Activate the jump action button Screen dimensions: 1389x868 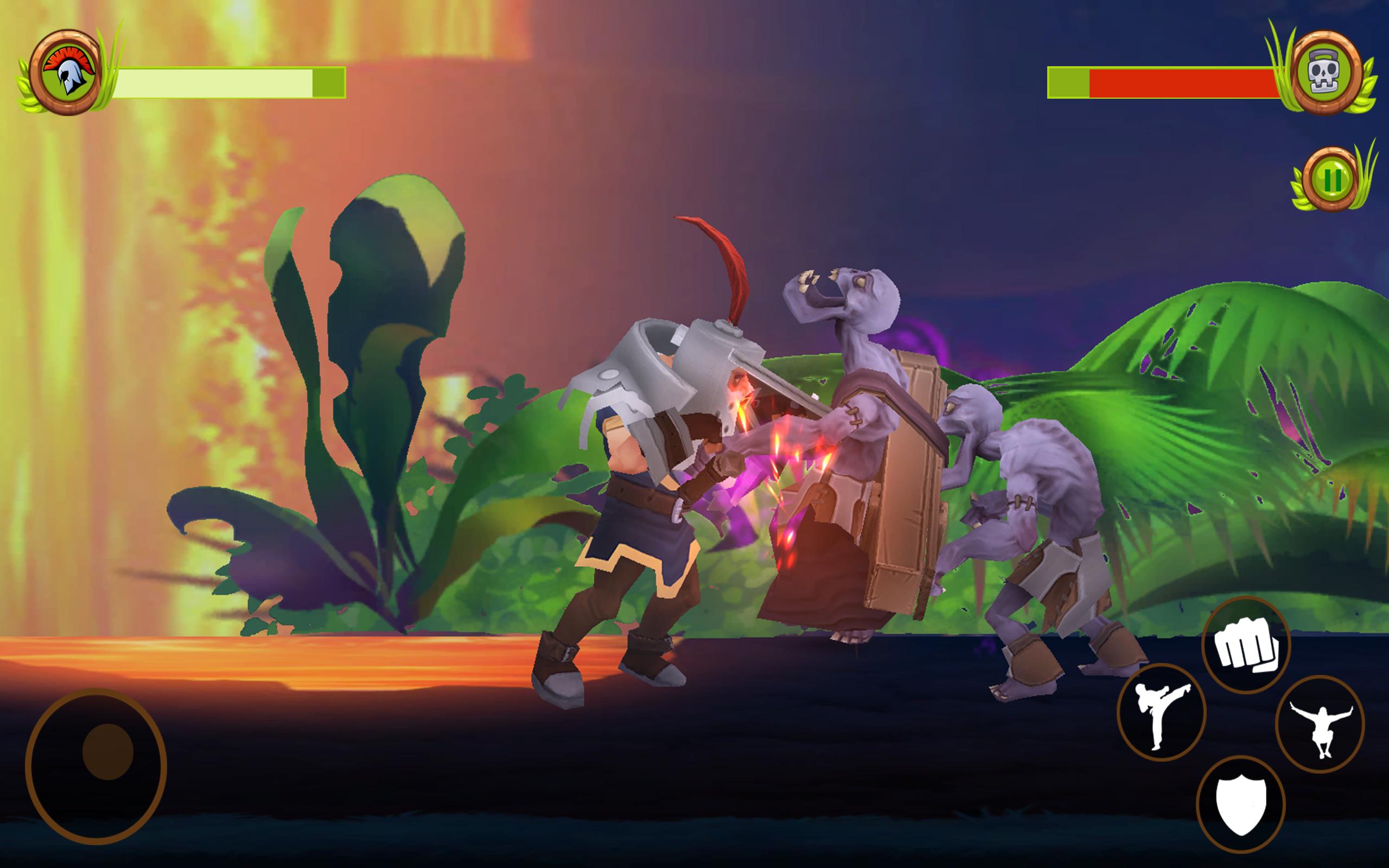[x=1320, y=724]
